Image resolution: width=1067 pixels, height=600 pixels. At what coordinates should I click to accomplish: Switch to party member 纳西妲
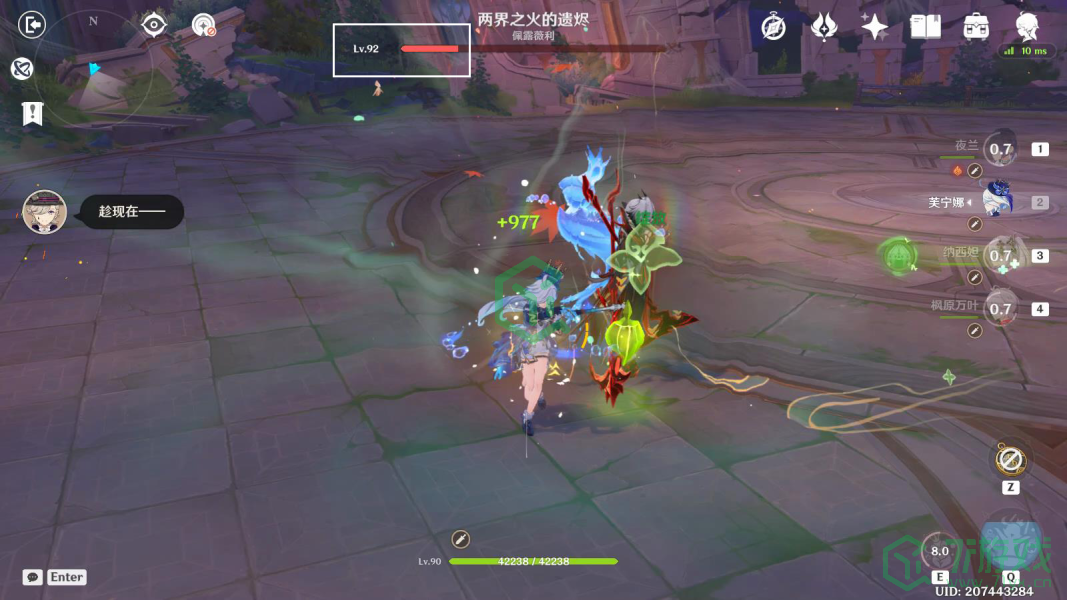pyautogui.click(x=1001, y=255)
